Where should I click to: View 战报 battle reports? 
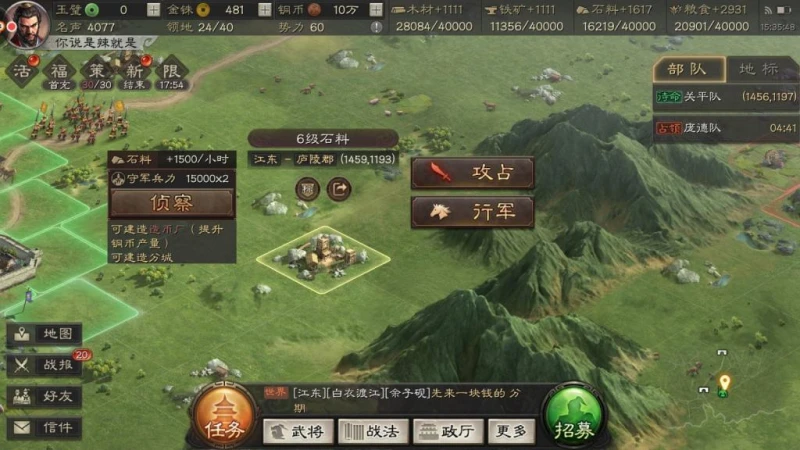tap(45, 365)
